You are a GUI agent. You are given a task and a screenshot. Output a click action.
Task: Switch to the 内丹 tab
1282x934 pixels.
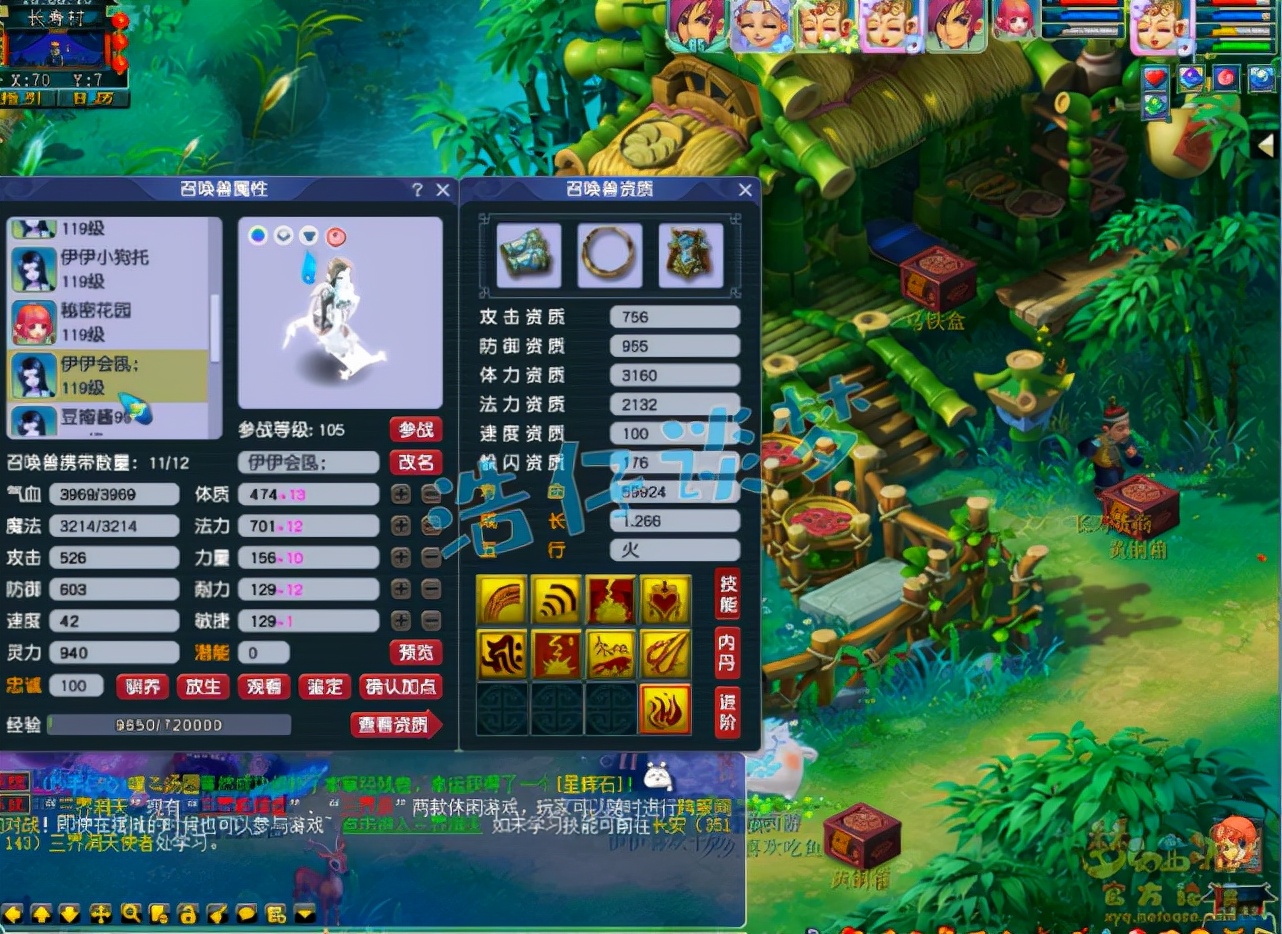tap(728, 652)
